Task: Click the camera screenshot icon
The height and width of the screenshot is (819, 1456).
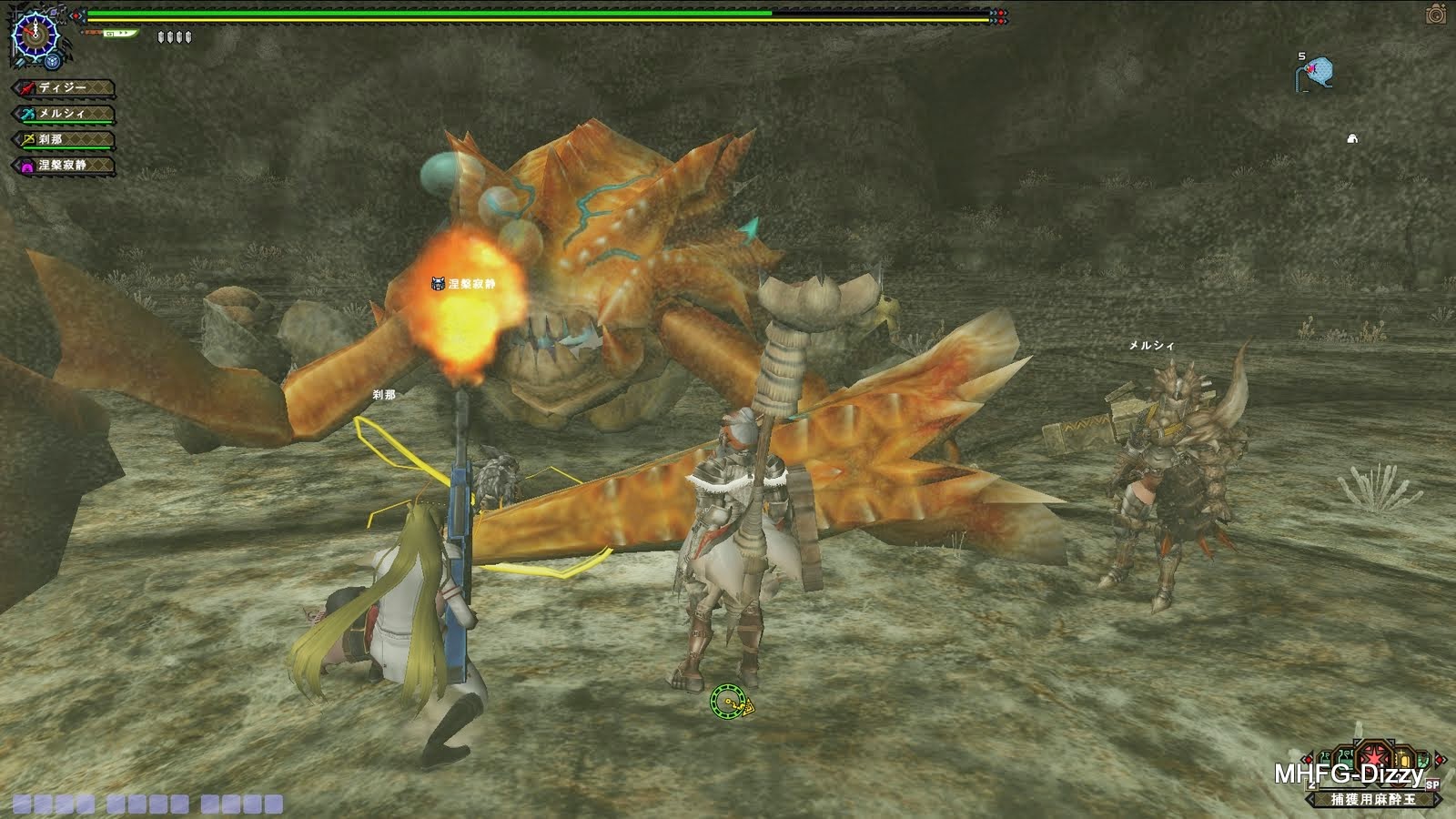Action: point(1436,14)
